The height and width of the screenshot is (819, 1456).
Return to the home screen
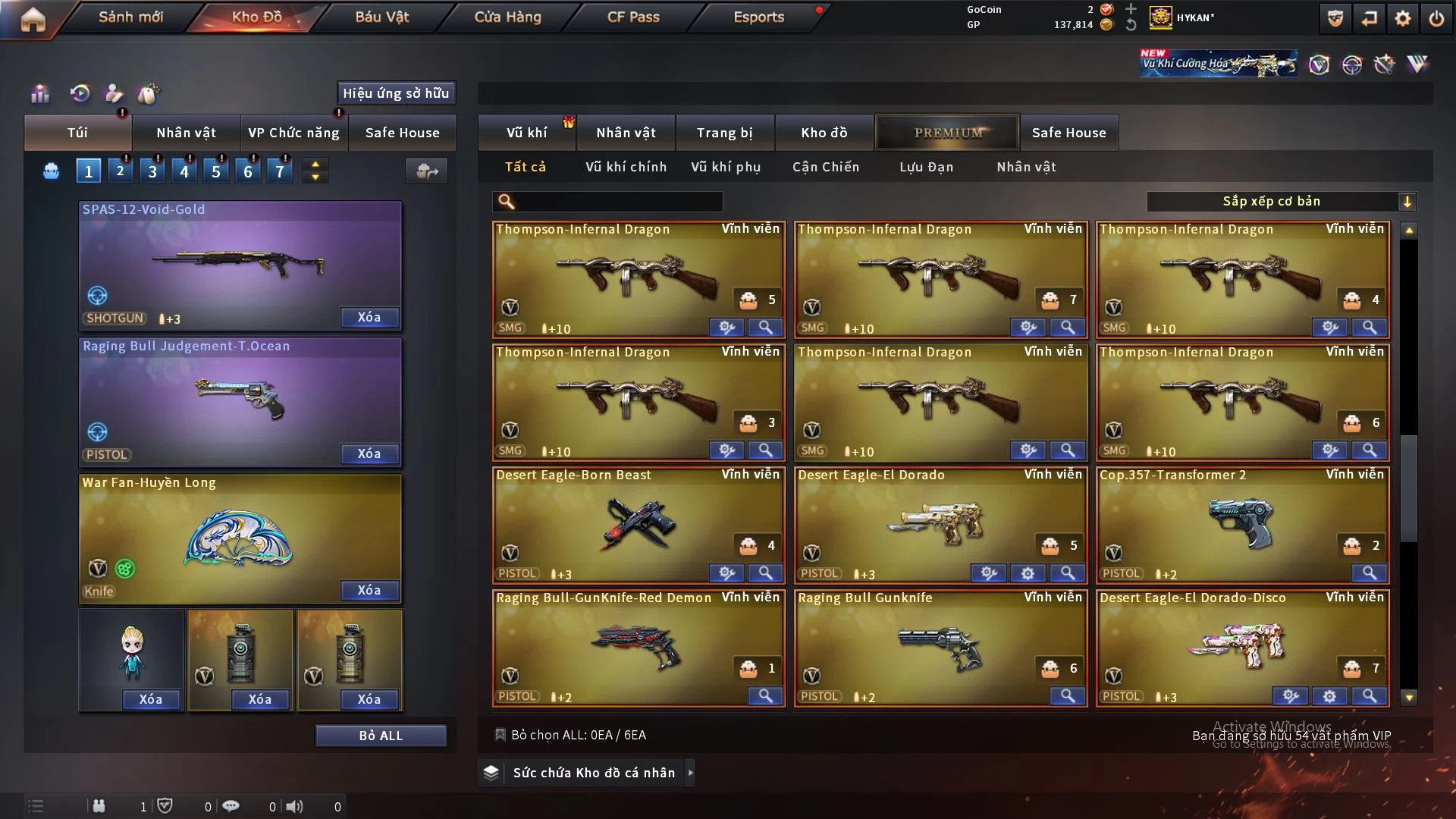point(33,18)
